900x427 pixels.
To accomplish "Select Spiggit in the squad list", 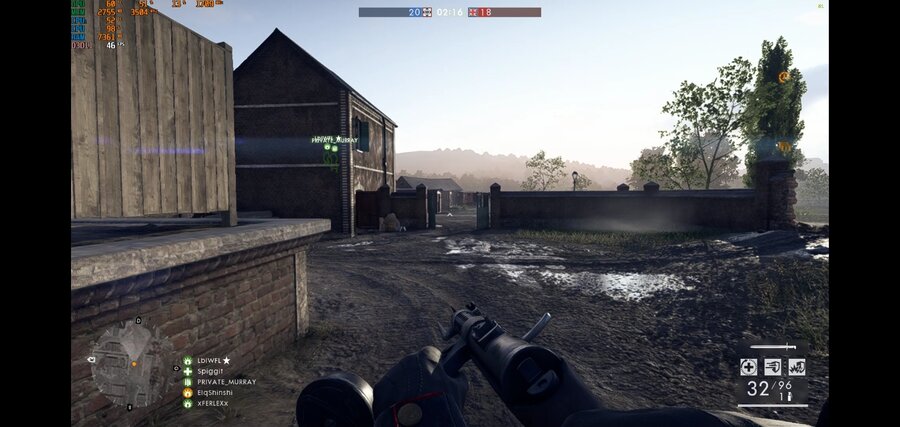I will (x=208, y=371).
